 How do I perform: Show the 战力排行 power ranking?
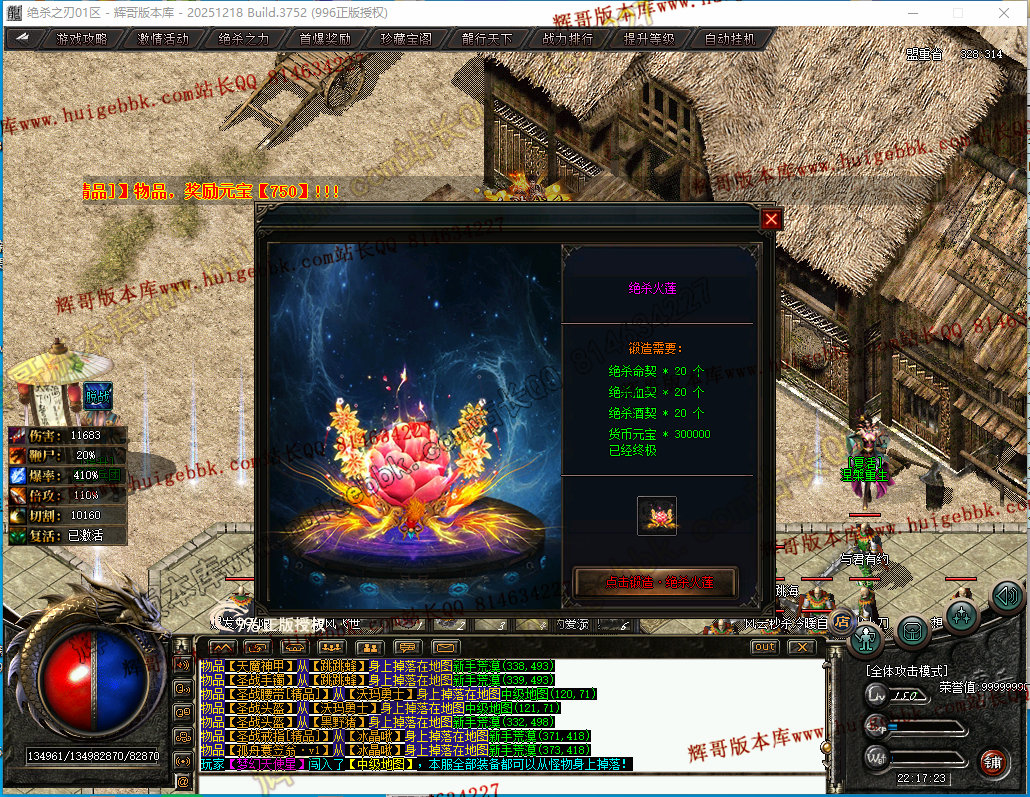[x=568, y=39]
